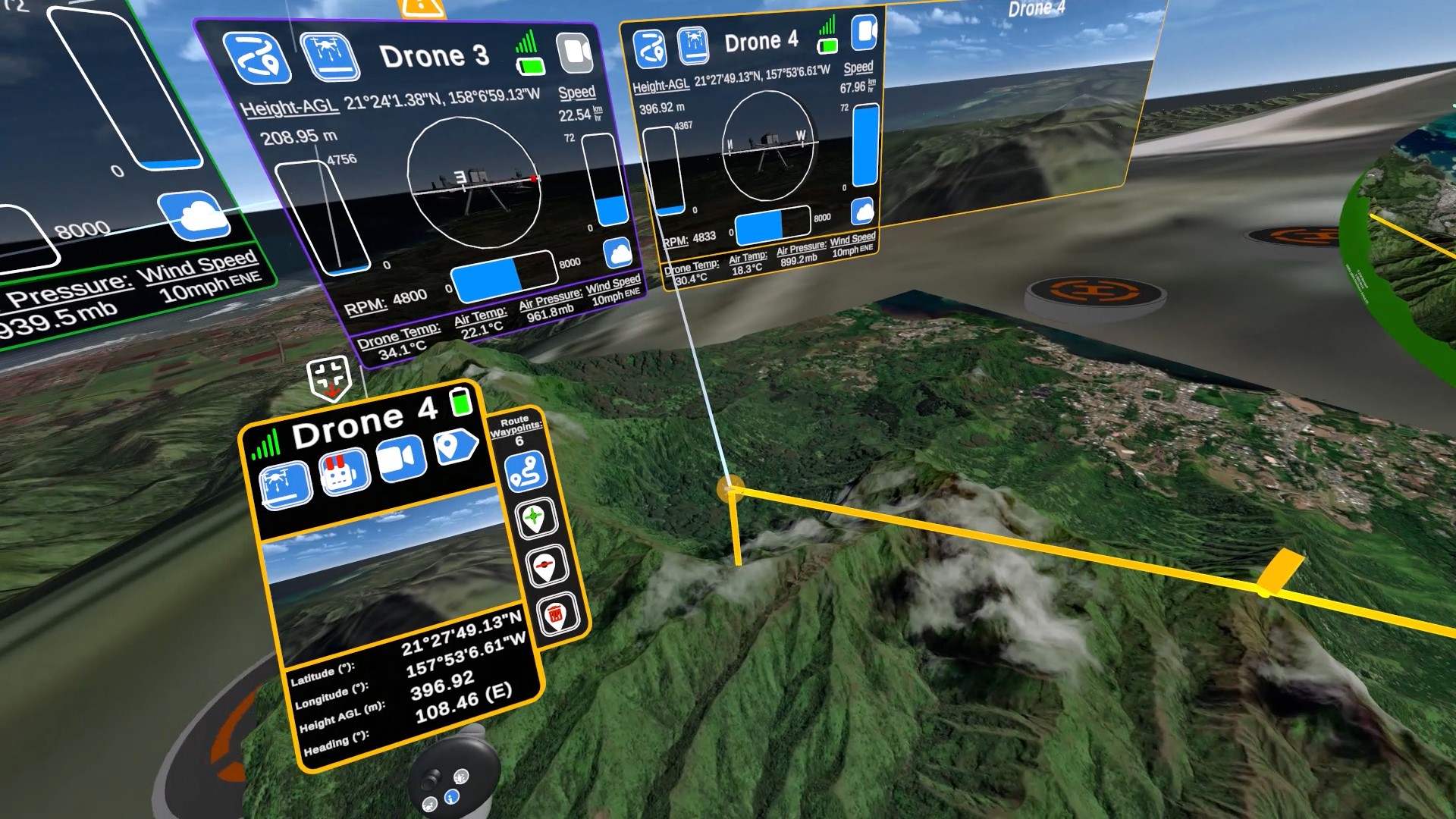Click the orange warning triangle alert

click(x=422, y=8)
